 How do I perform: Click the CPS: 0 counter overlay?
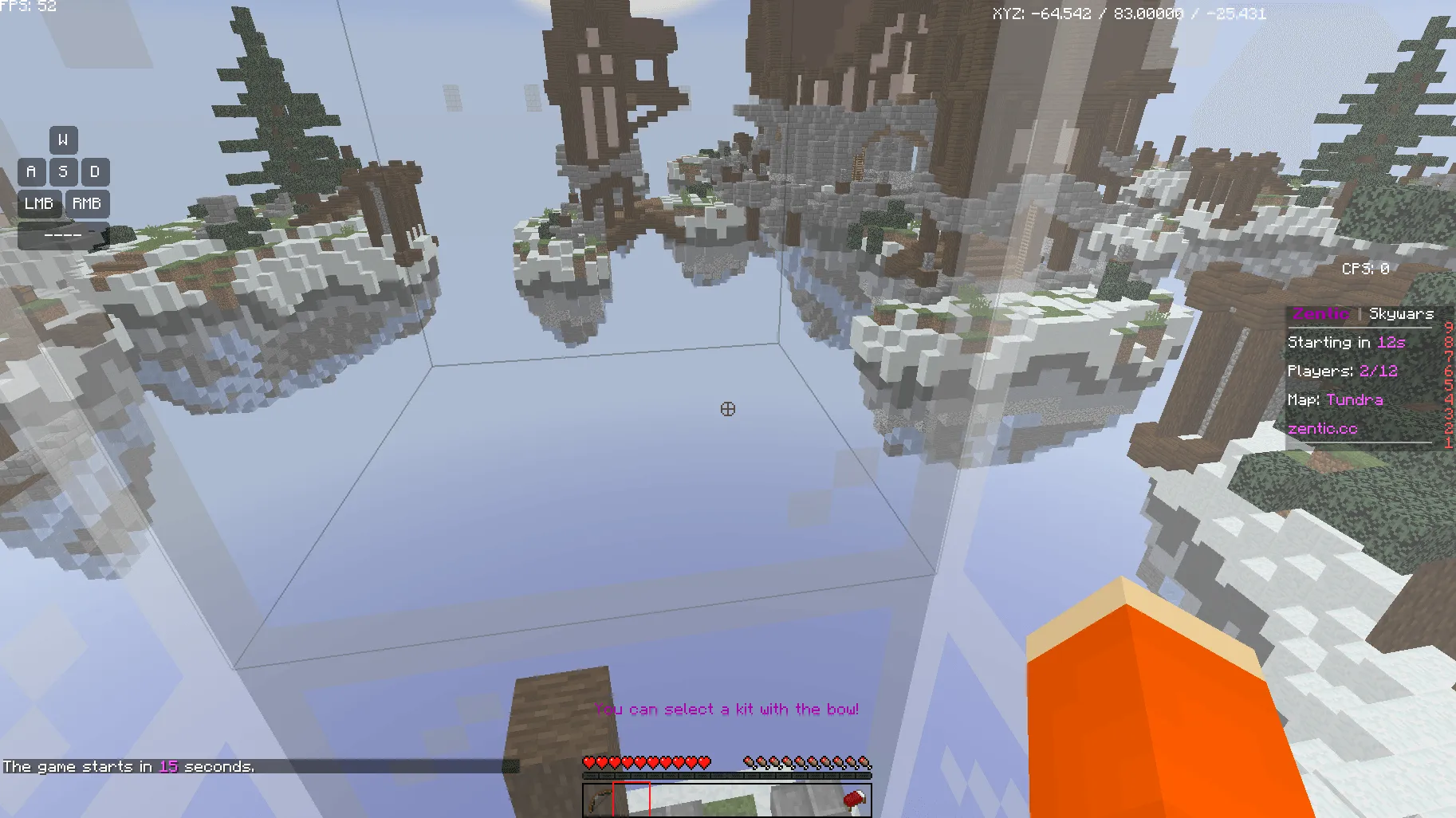(1365, 269)
